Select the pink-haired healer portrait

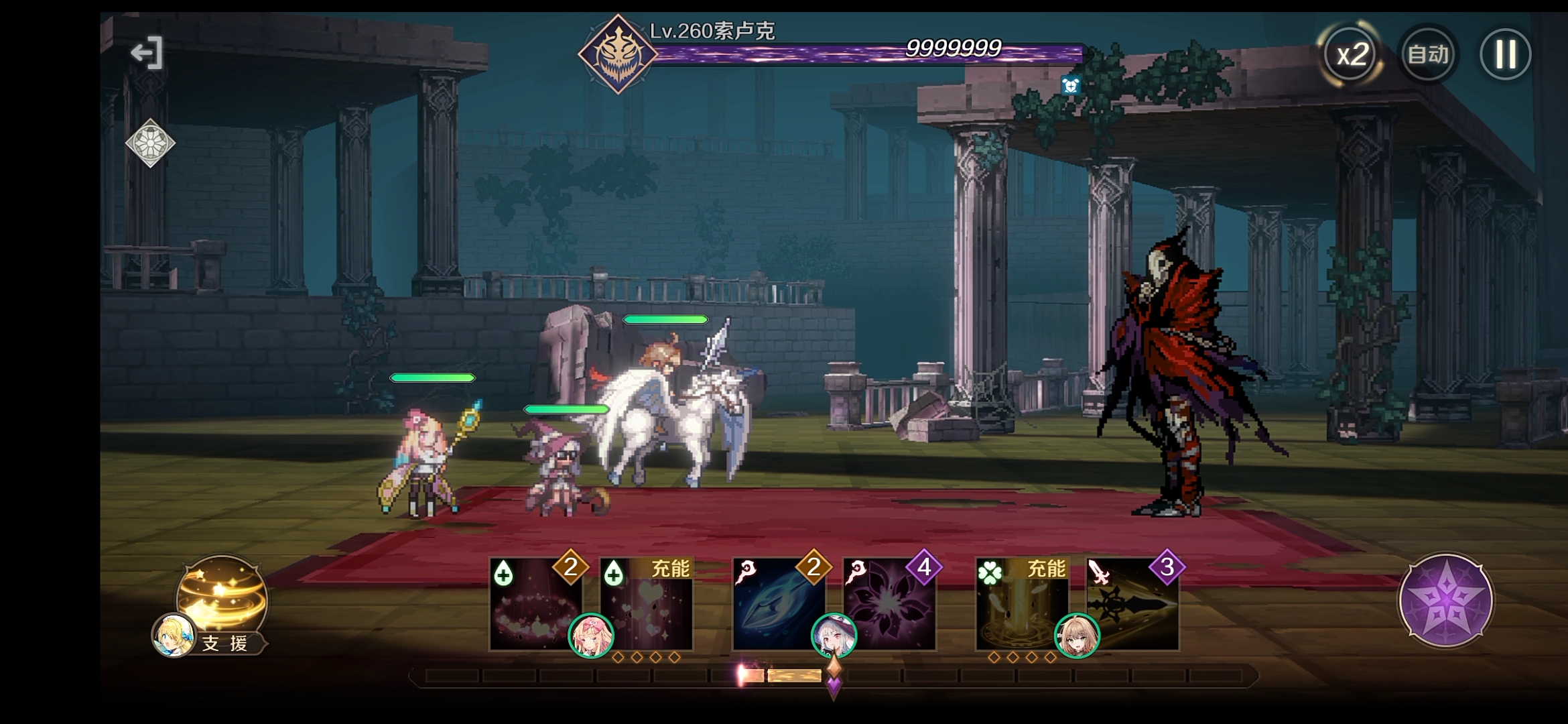pyautogui.click(x=591, y=636)
